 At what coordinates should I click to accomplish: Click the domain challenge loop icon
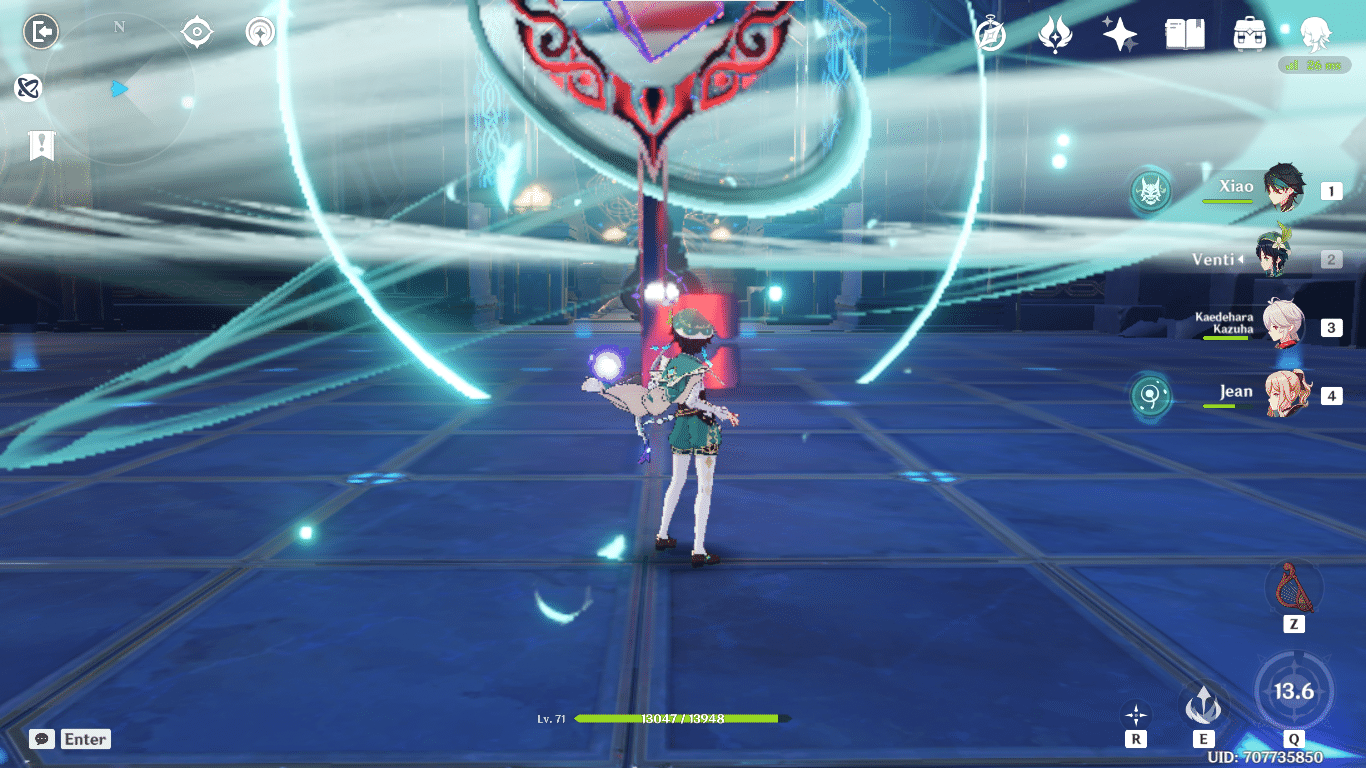[x=27, y=89]
